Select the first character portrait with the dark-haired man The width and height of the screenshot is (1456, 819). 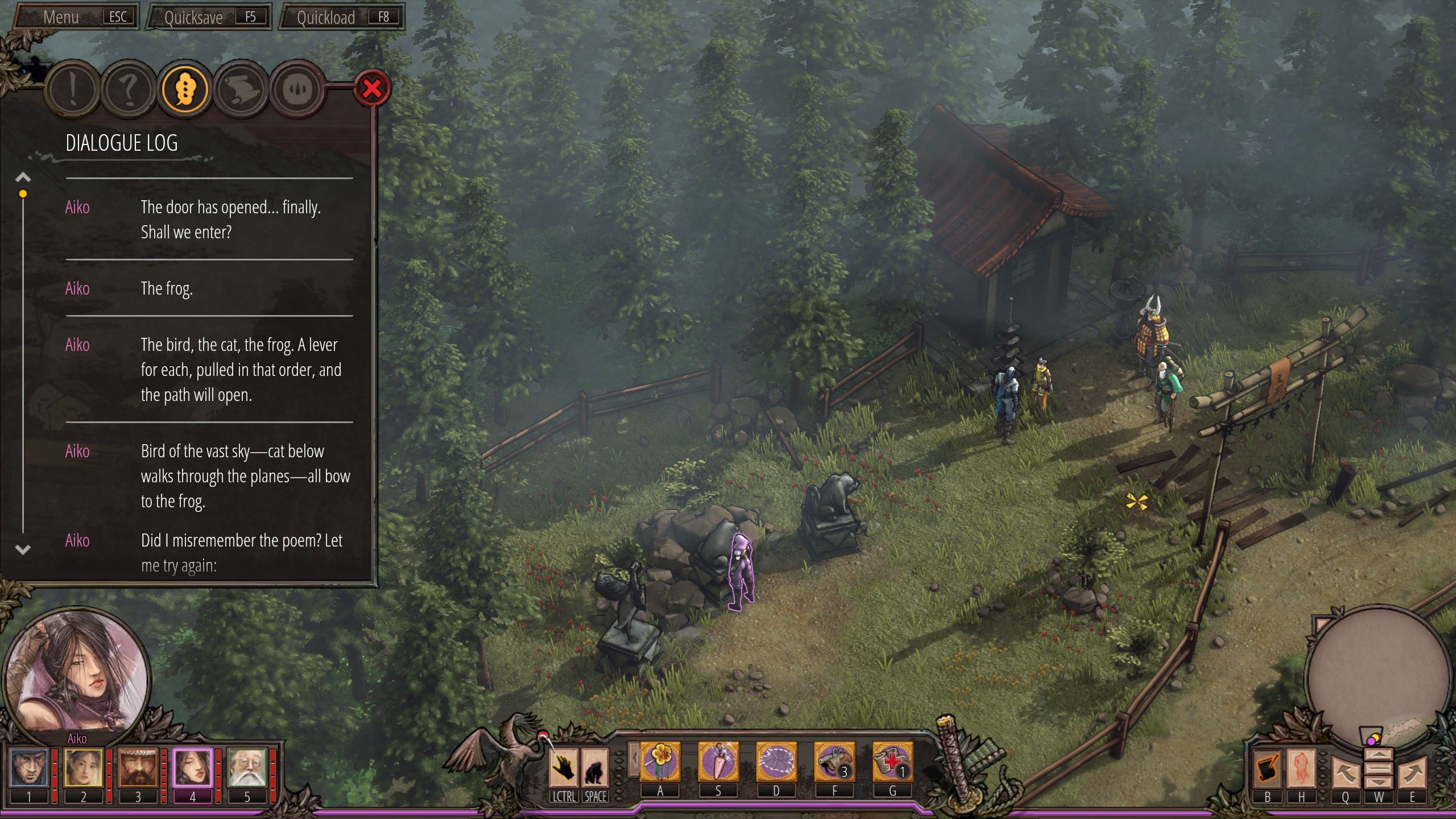(x=28, y=768)
